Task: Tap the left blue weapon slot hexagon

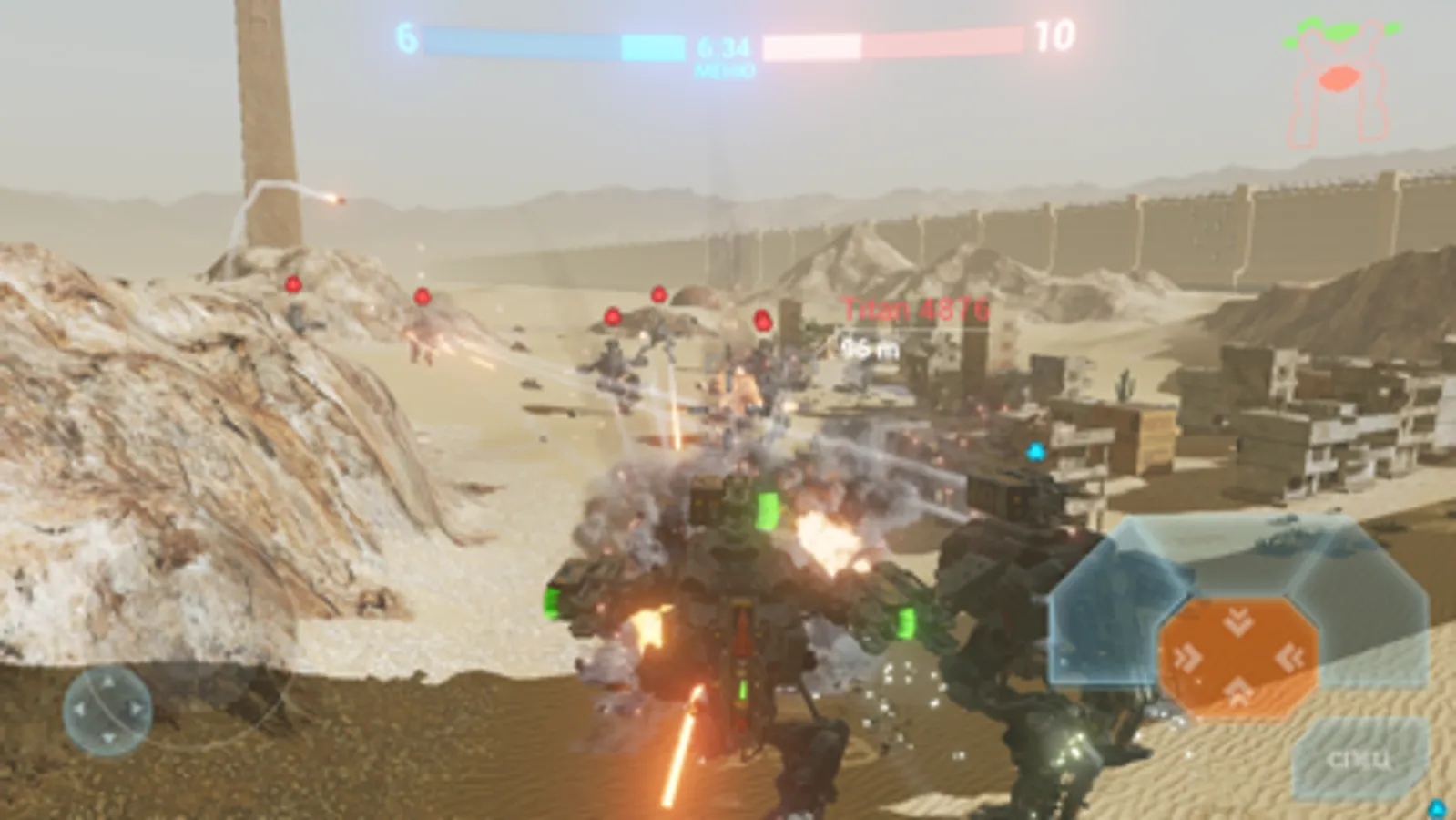Action: (x=1111, y=610)
